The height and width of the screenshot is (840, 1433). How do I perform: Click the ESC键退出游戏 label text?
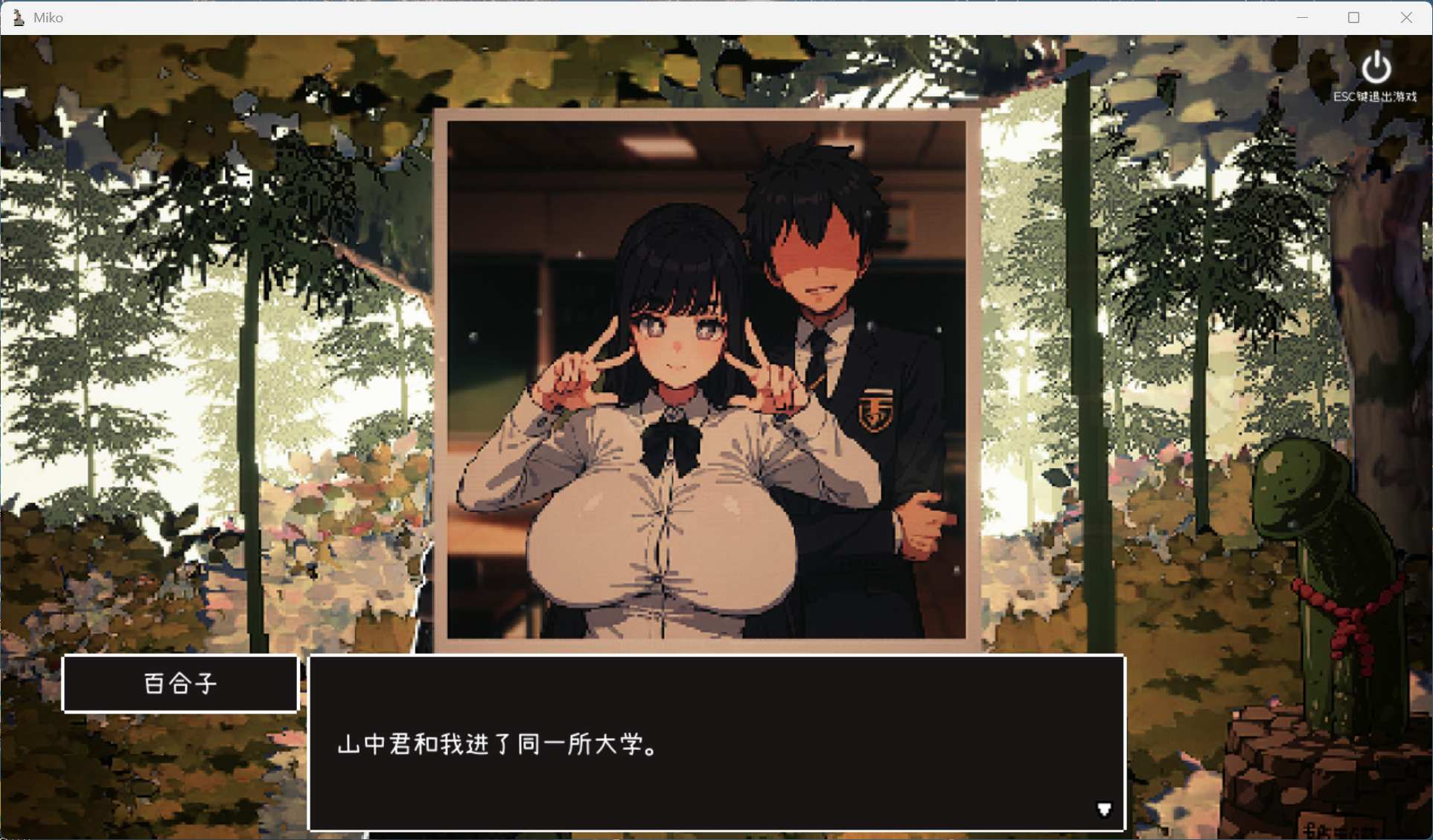1374,96
